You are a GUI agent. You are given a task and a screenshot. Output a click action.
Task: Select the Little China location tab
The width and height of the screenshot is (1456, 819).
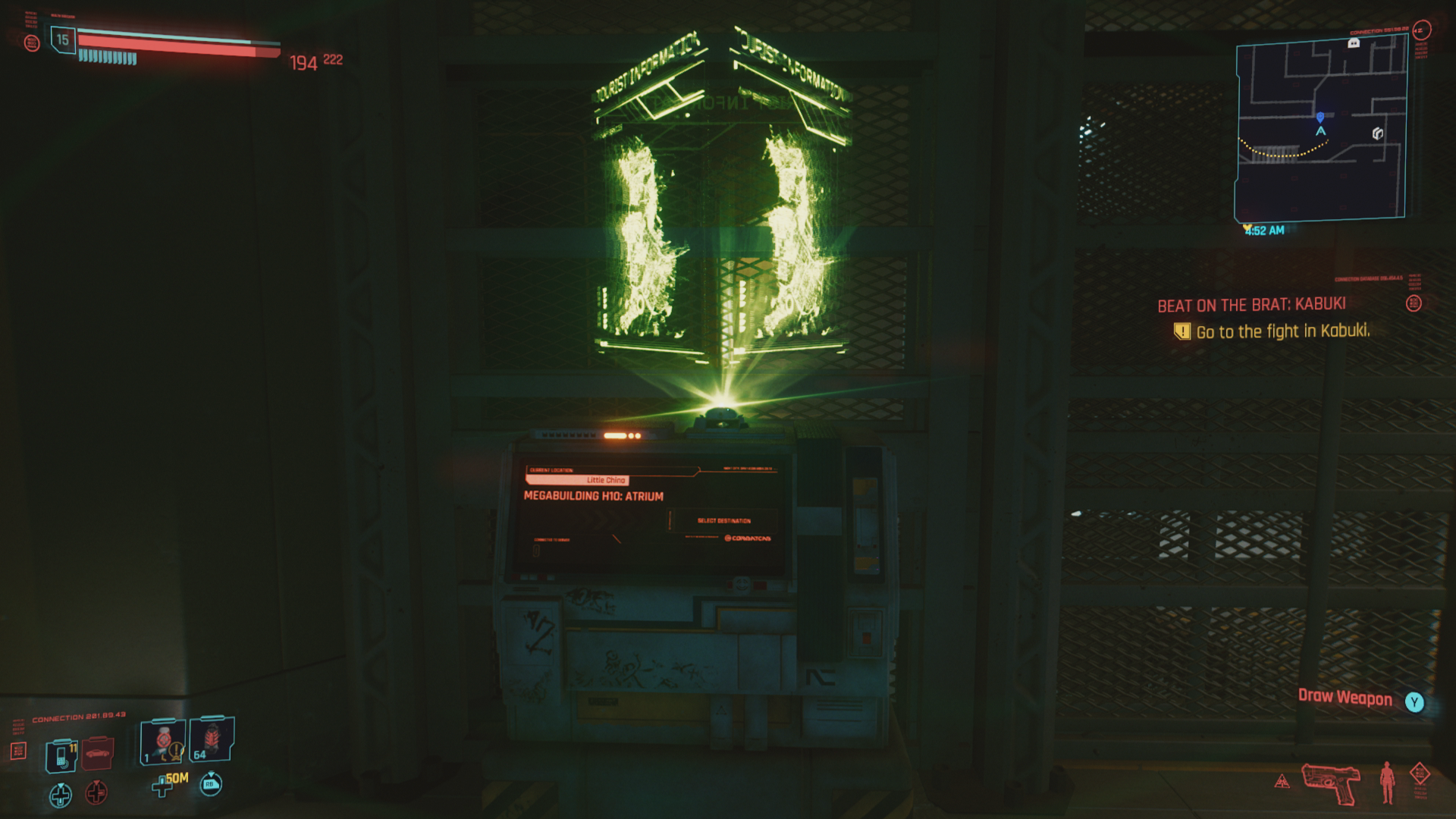605,480
